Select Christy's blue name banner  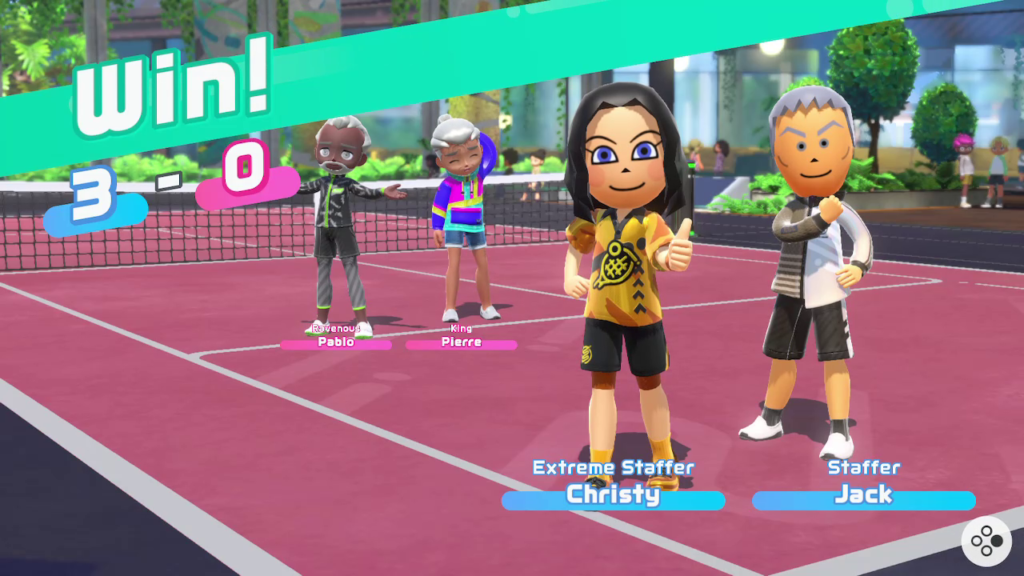coord(613,497)
